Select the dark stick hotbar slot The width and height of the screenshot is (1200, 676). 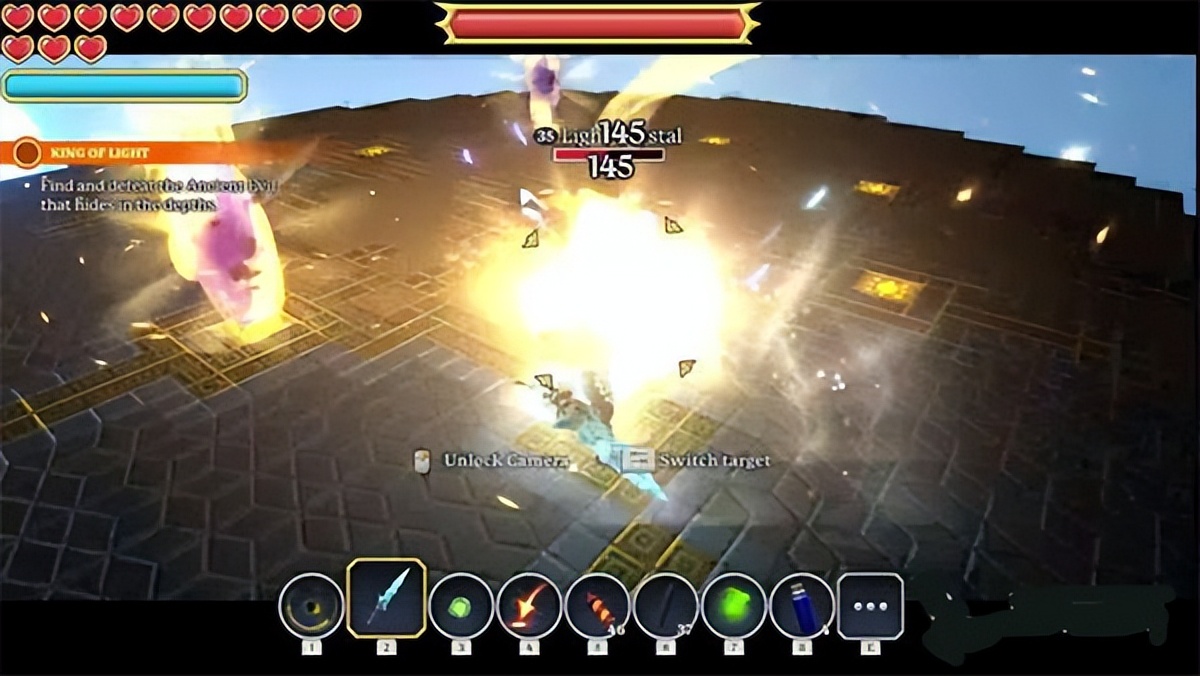click(665, 606)
